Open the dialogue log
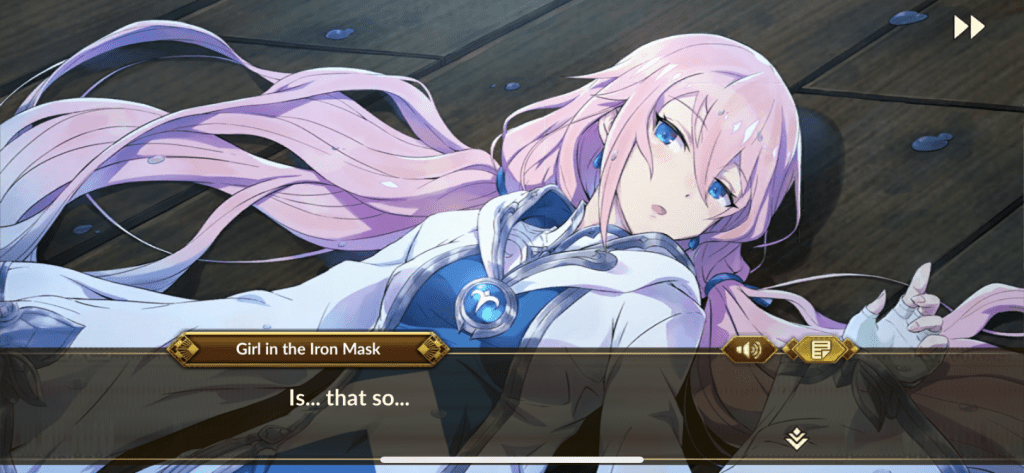1024x473 pixels. coord(820,349)
